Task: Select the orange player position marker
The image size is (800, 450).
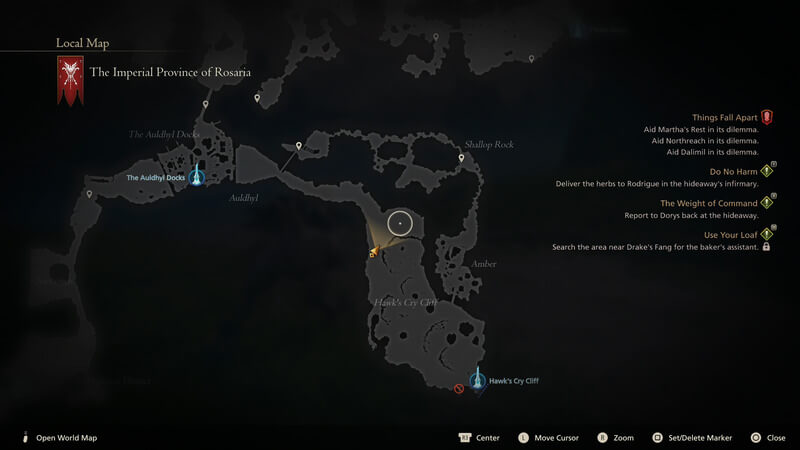Action: (373, 252)
